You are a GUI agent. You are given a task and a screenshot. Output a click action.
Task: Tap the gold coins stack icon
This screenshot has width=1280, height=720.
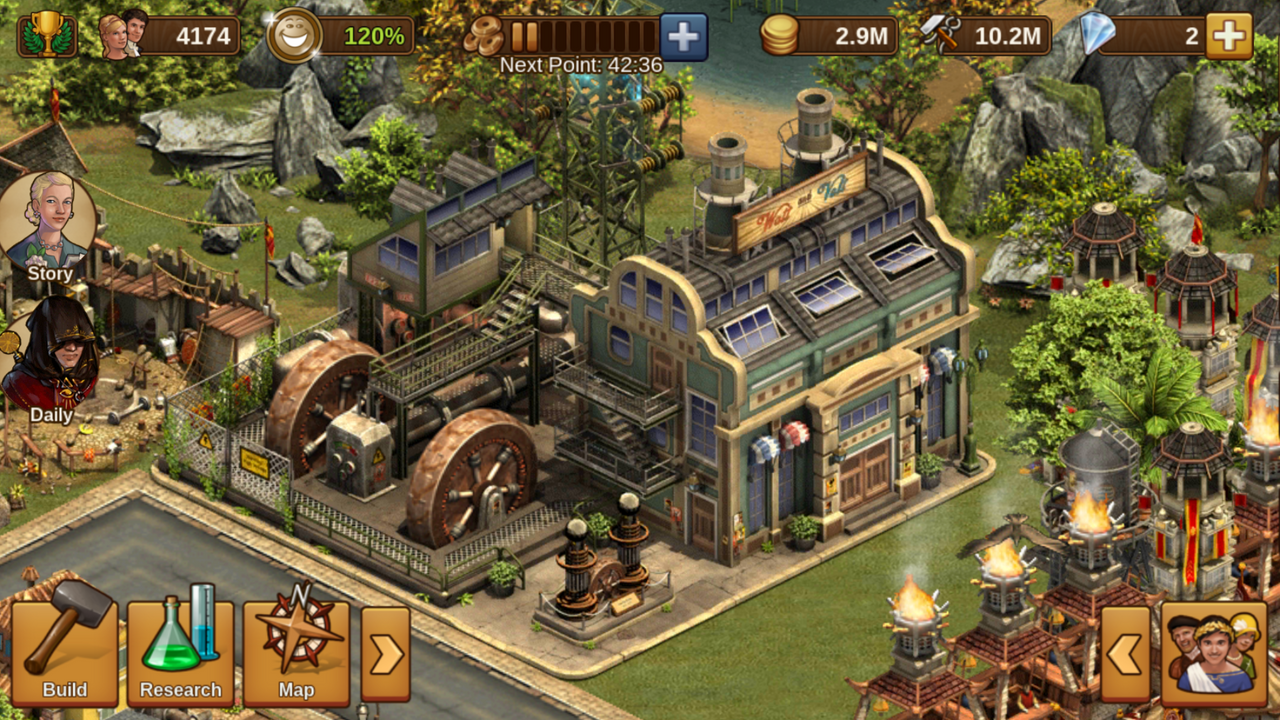(780, 37)
